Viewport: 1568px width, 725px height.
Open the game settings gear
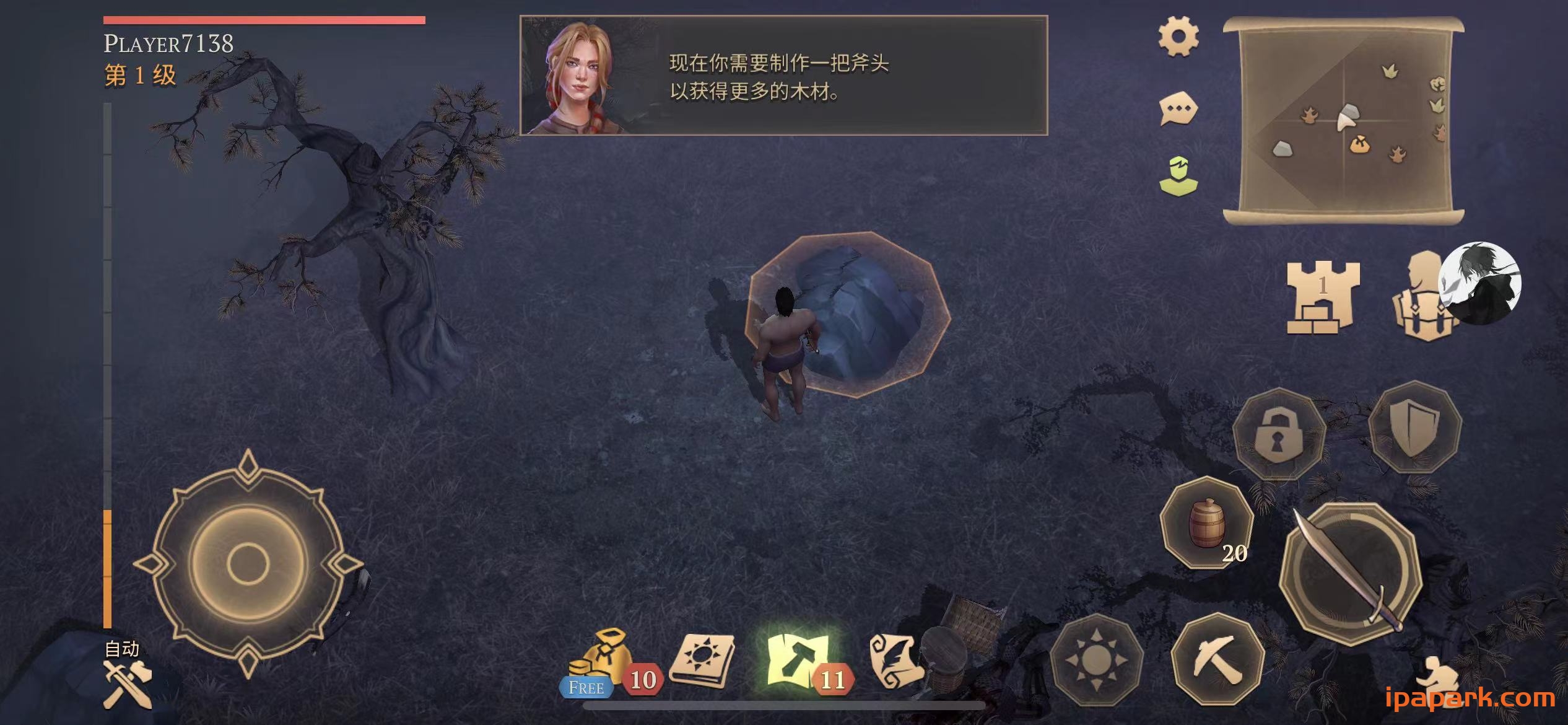point(1178,38)
